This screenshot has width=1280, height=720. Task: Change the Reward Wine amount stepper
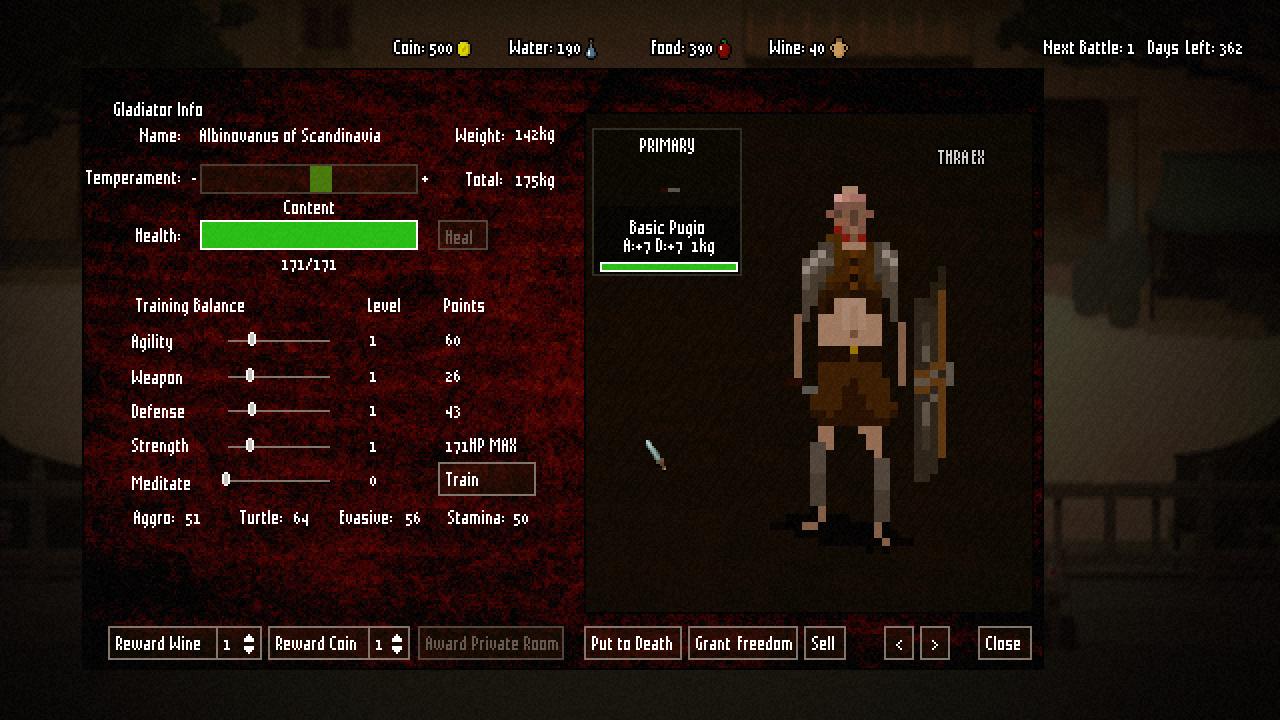pyautogui.click(x=250, y=644)
